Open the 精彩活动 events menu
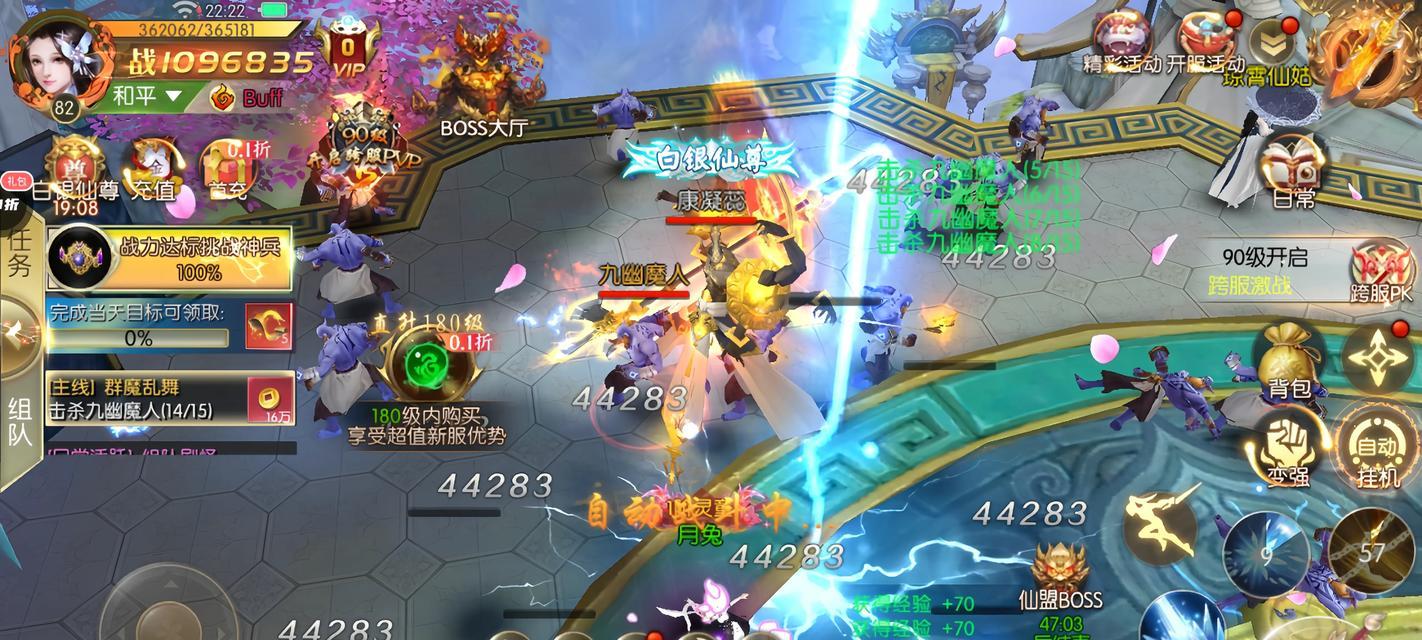1422x640 pixels. point(1121,42)
